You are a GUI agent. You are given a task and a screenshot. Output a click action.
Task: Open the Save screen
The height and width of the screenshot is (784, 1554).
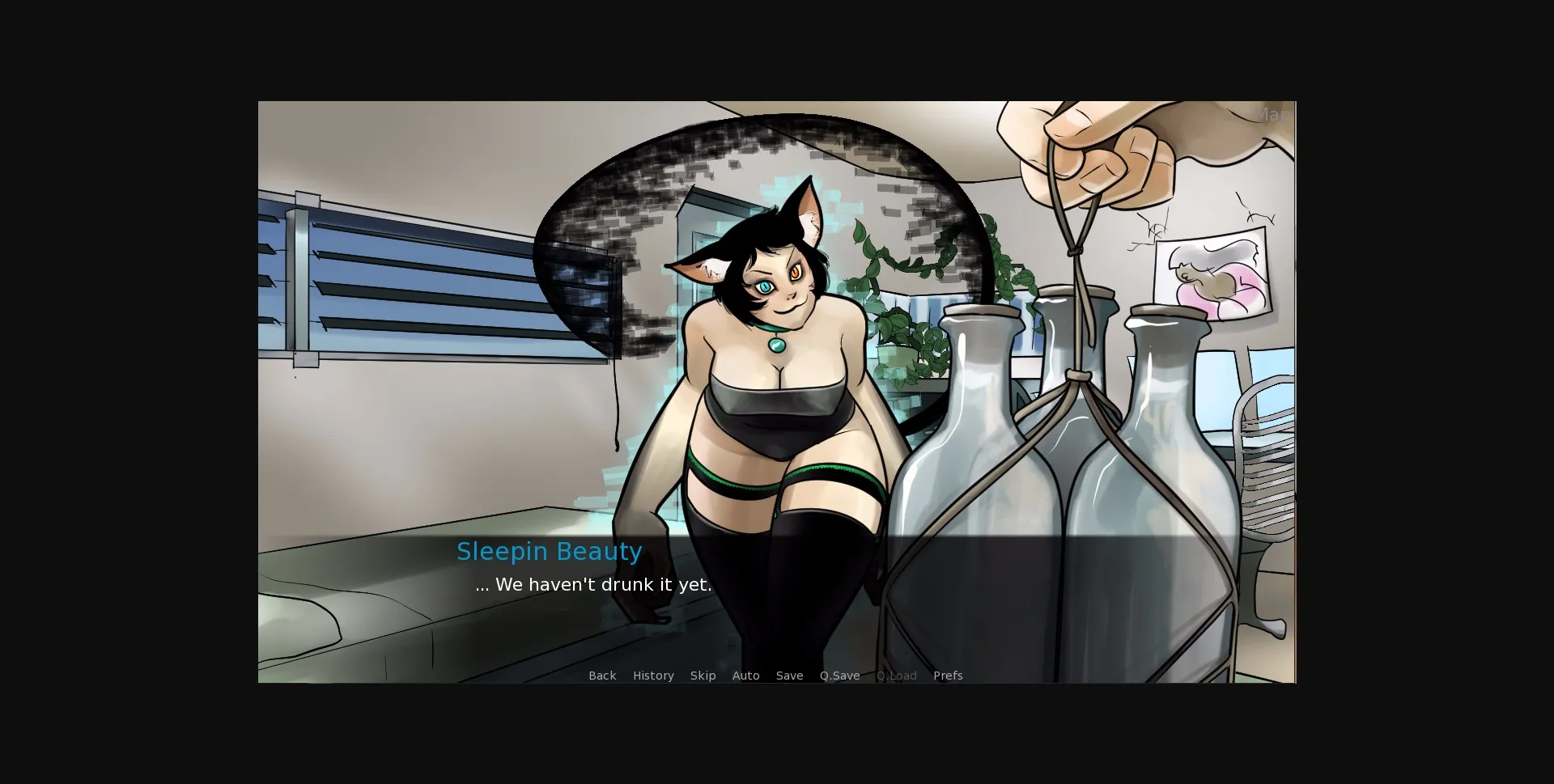[789, 676]
